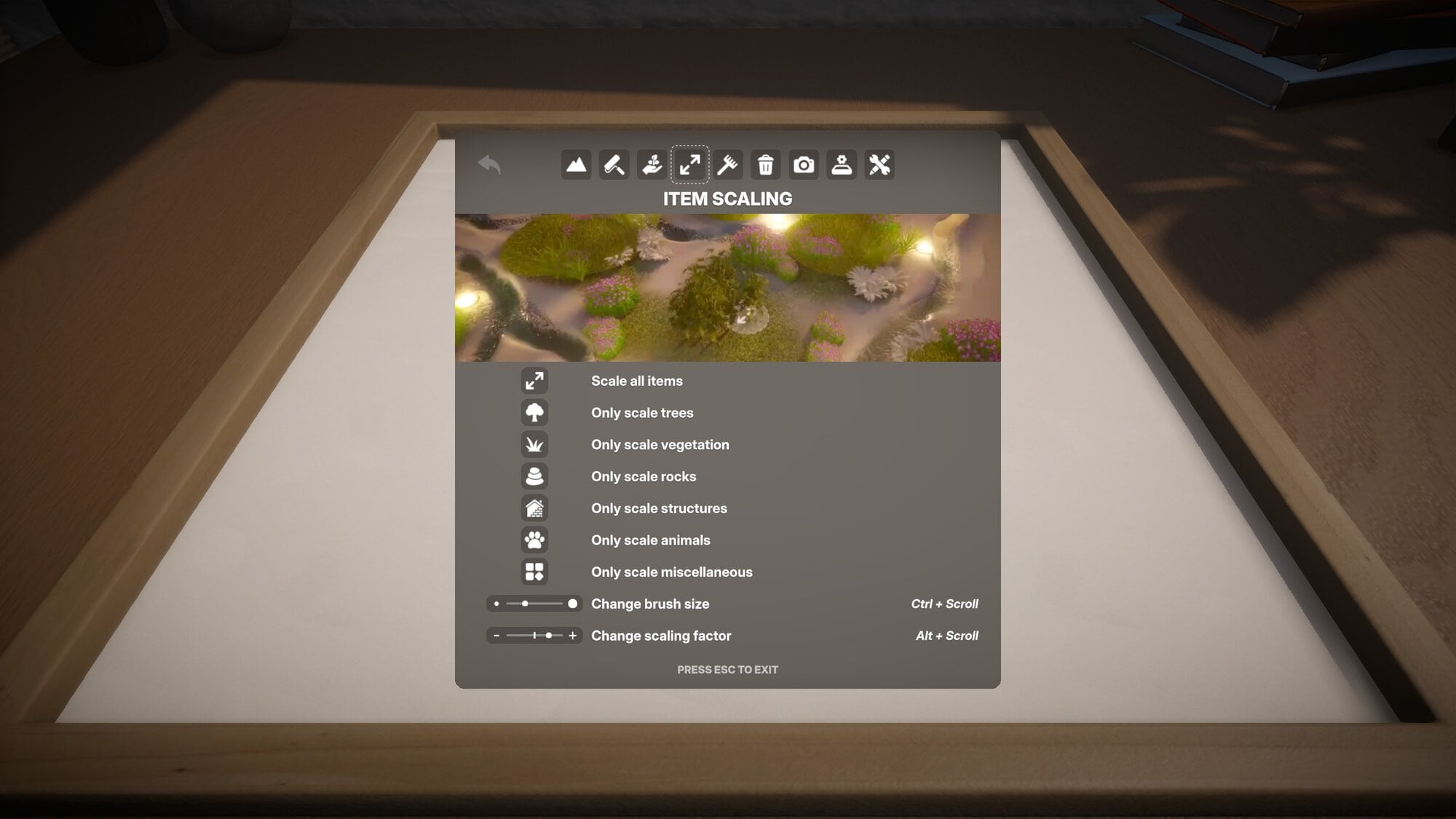The width and height of the screenshot is (1456, 819).
Task: Click the scaling factor slider
Action: [x=534, y=636]
